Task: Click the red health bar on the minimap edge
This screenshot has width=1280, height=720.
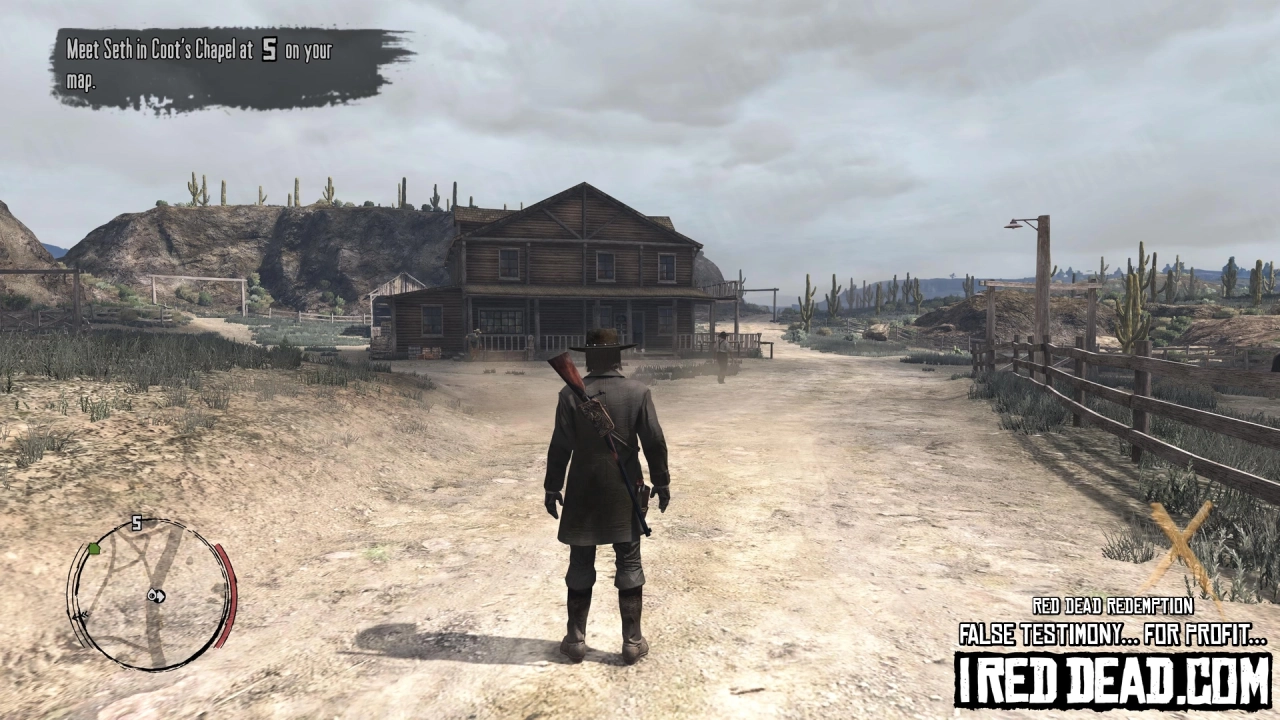Action: tap(226, 594)
